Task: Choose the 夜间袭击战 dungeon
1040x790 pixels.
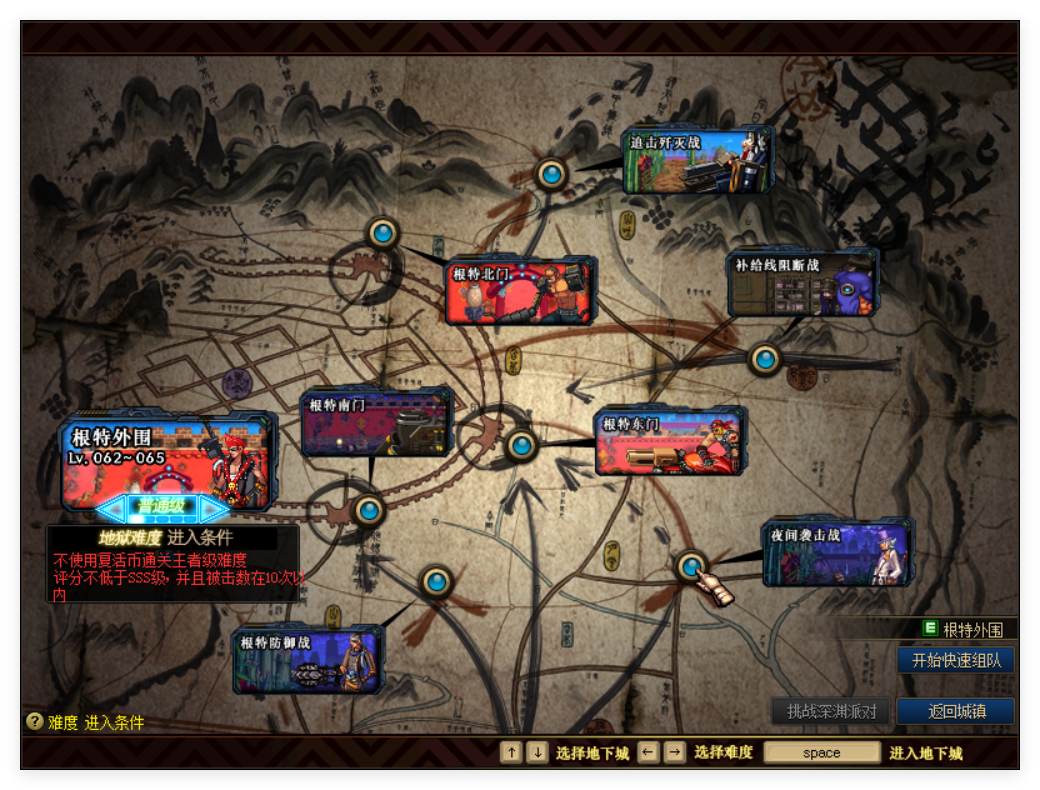Action: point(838,552)
